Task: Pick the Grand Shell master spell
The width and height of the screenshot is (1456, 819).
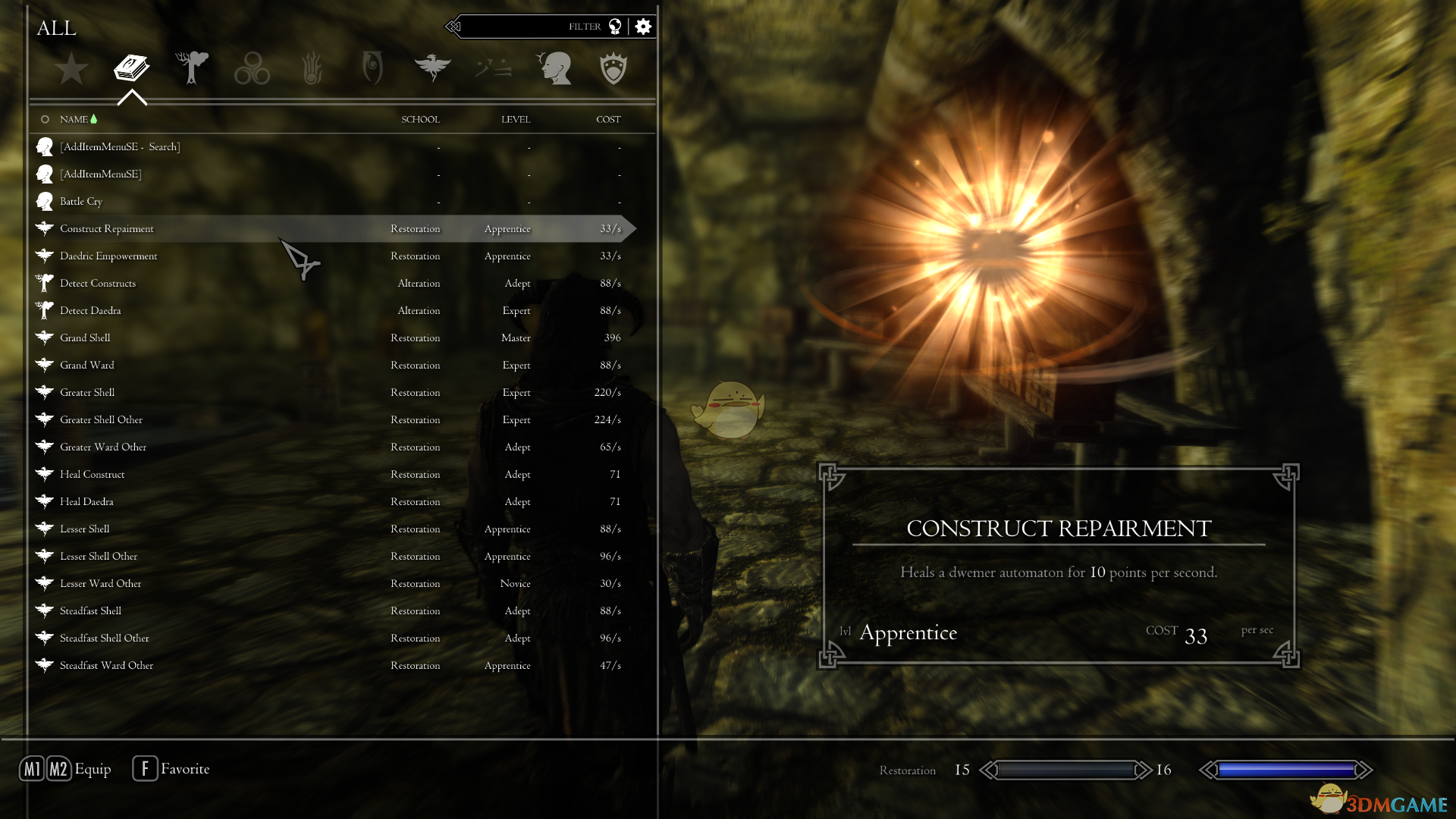Action: 85,338
